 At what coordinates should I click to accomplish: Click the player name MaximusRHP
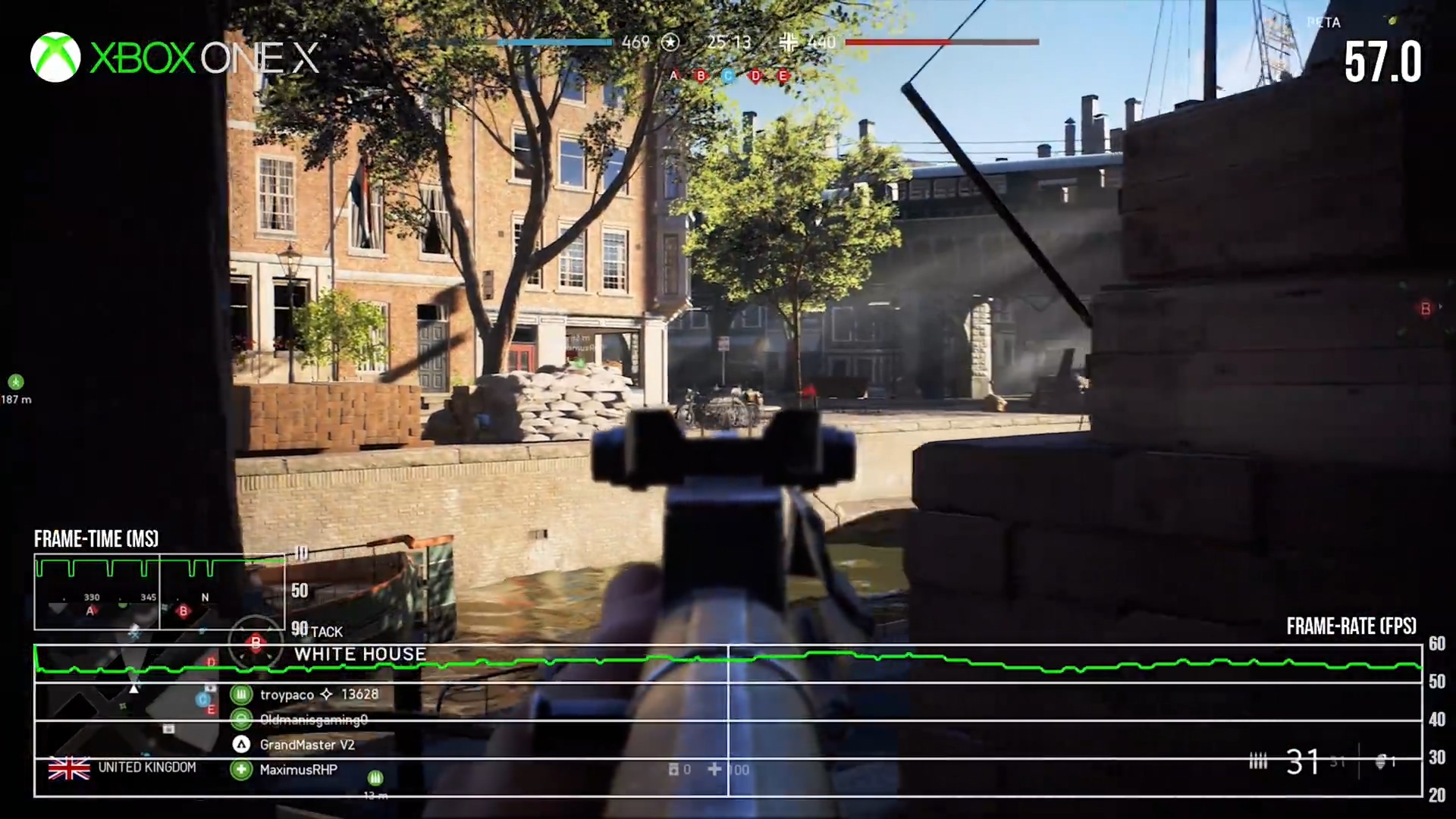click(x=298, y=769)
